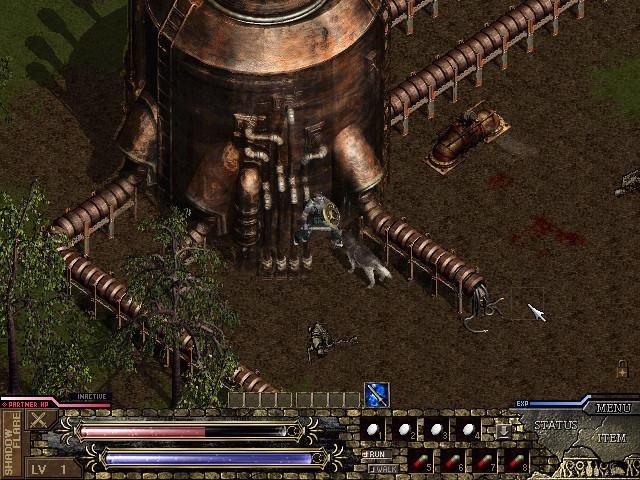This screenshot has height=480, width=640.
Task: Open the MENU button
Action: [x=612, y=408]
